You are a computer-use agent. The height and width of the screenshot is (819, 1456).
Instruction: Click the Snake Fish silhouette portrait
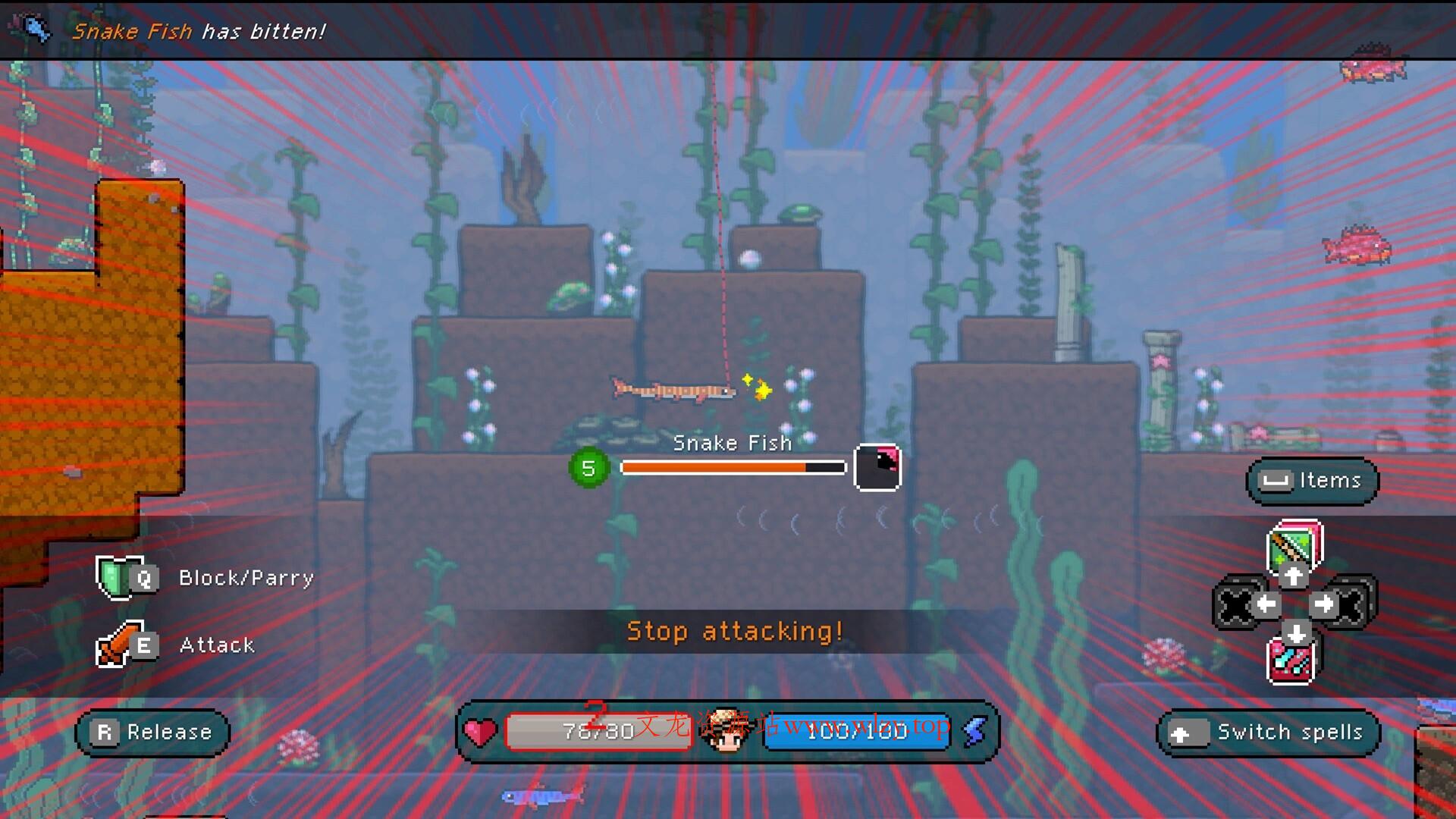click(877, 467)
